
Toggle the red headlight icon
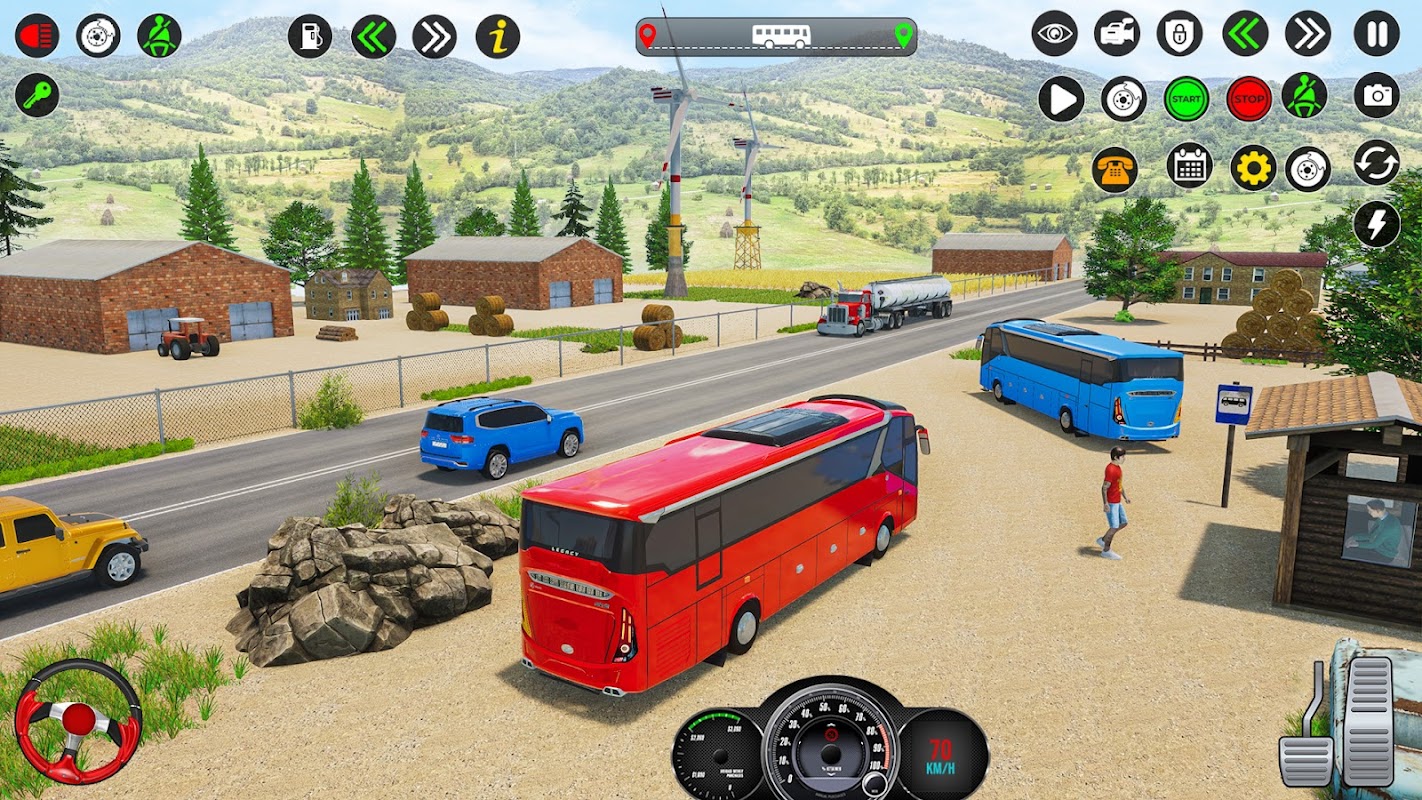37,36
